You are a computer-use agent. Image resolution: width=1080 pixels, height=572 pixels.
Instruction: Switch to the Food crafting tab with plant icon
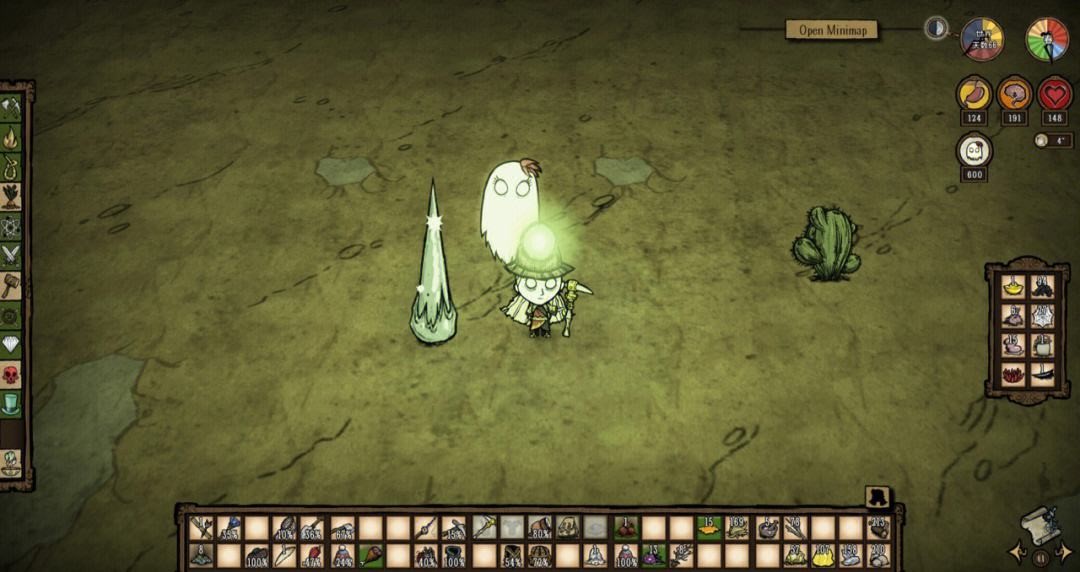(11, 196)
